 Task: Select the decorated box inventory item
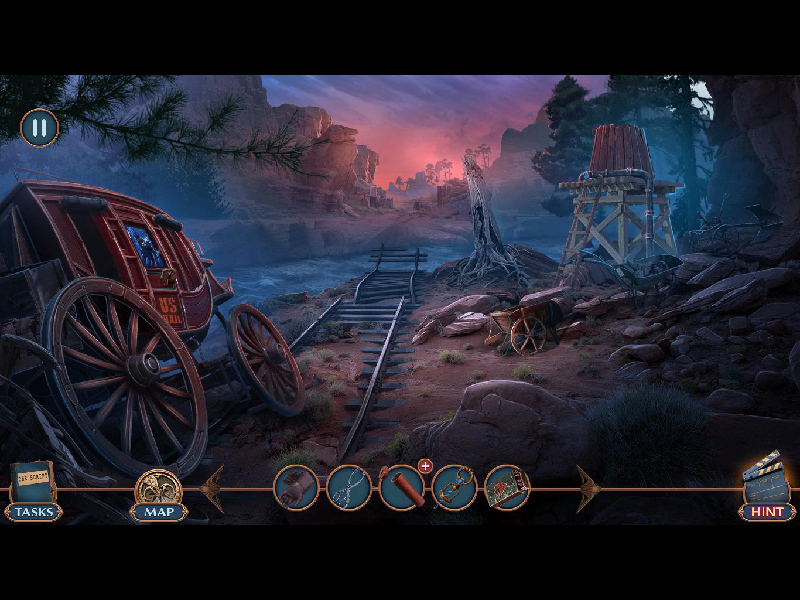click(x=506, y=488)
